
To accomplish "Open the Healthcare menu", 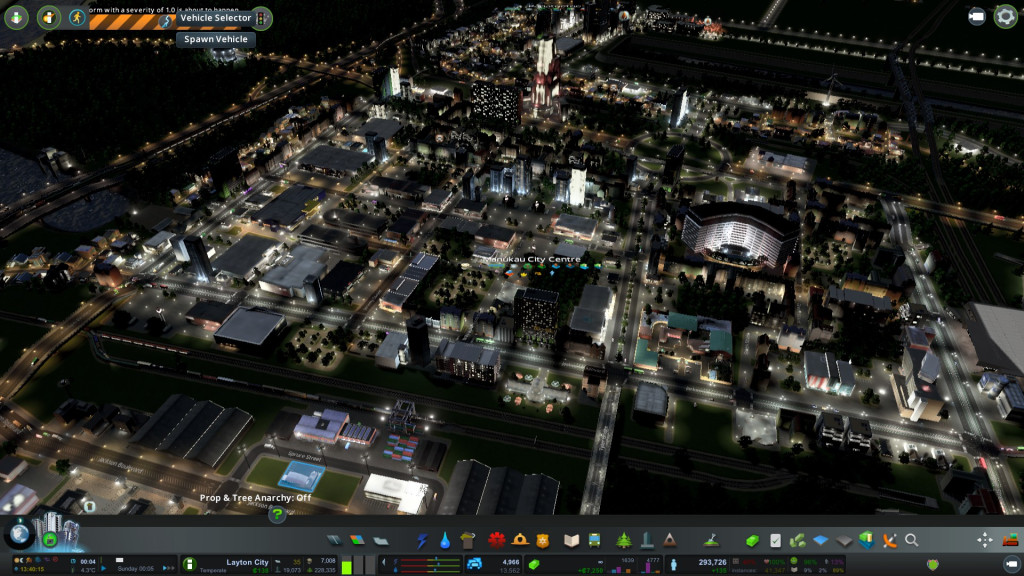I will [497, 540].
